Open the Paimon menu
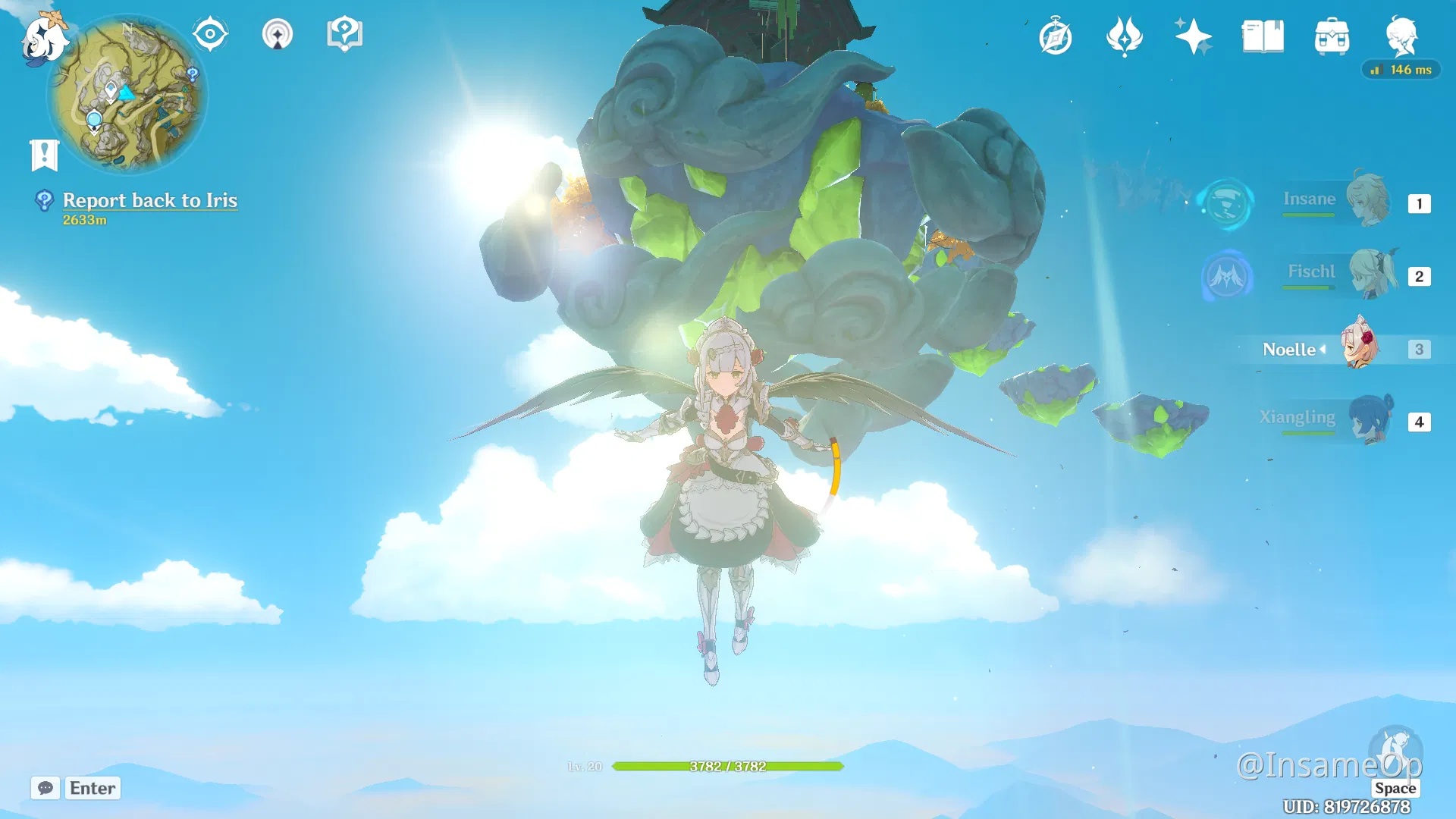Viewport: 1456px width, 819px height. click(43, 39)
